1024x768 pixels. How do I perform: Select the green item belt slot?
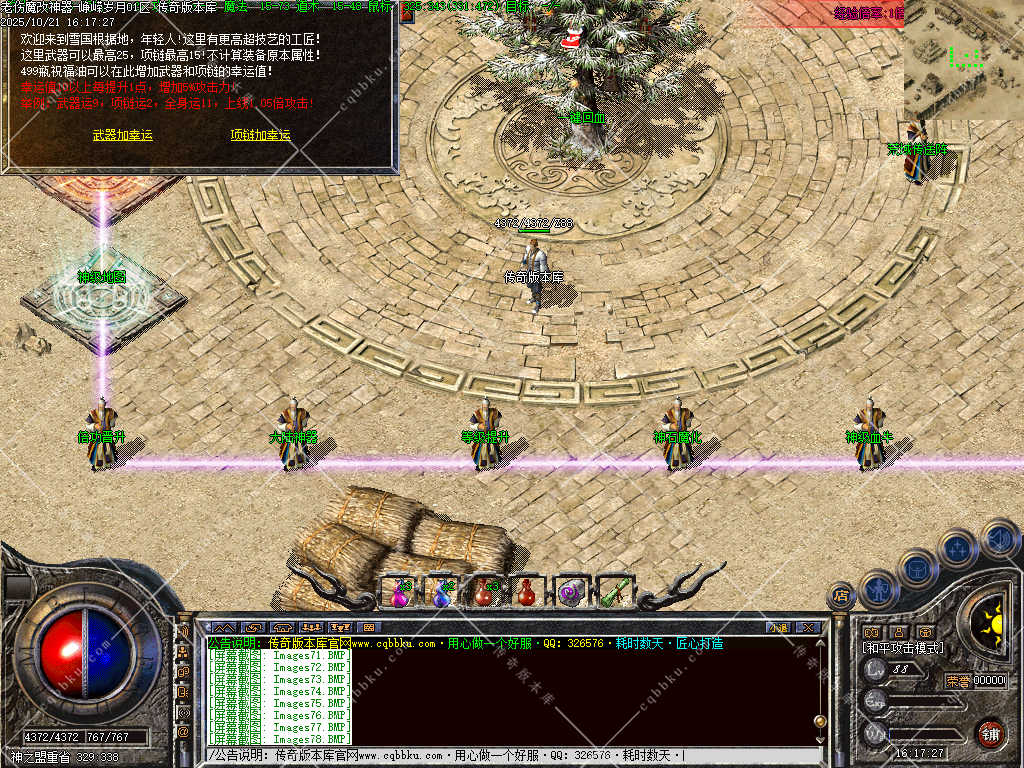[613, 592]
